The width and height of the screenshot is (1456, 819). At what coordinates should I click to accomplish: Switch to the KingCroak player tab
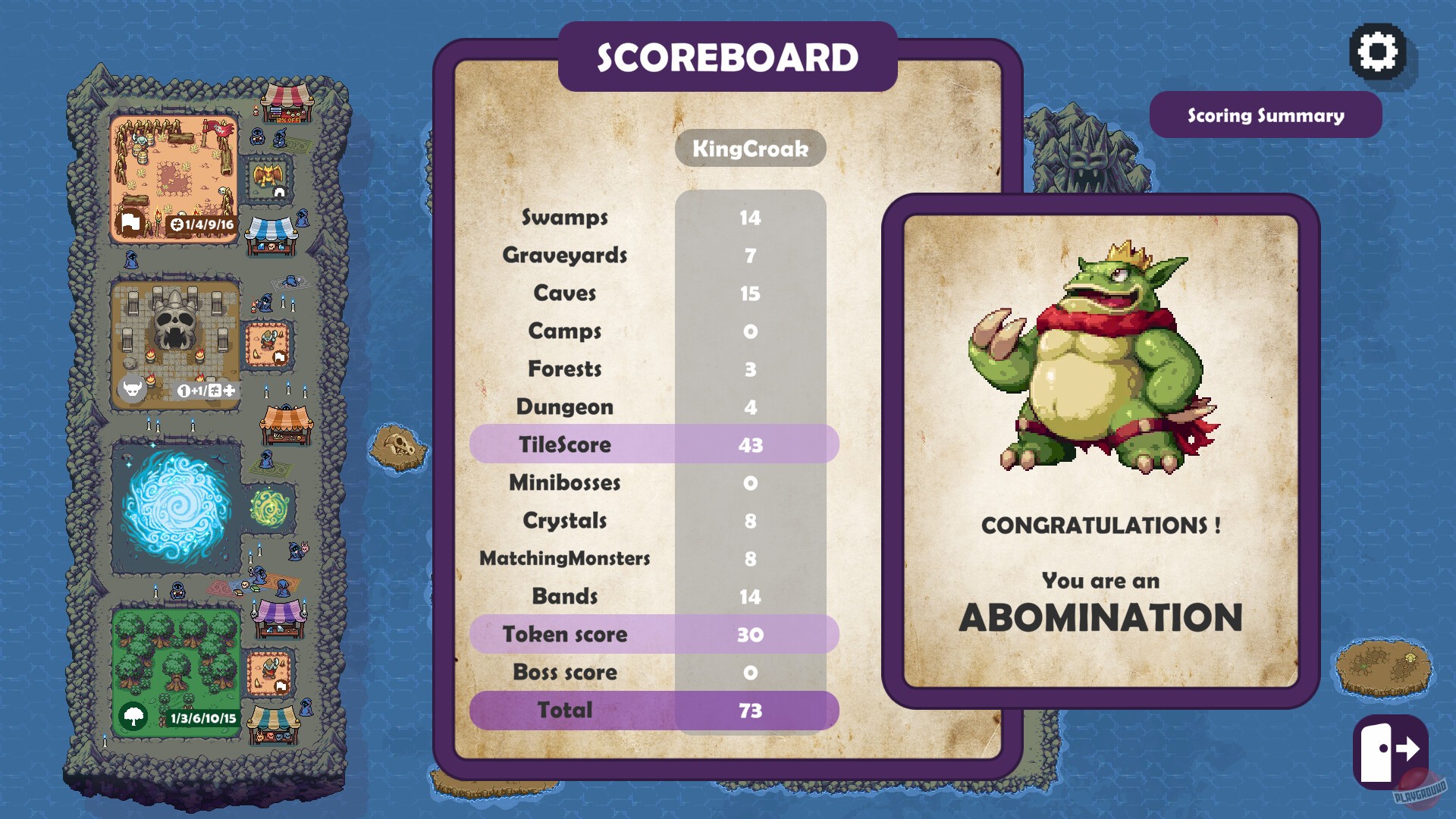click(749, 149)
